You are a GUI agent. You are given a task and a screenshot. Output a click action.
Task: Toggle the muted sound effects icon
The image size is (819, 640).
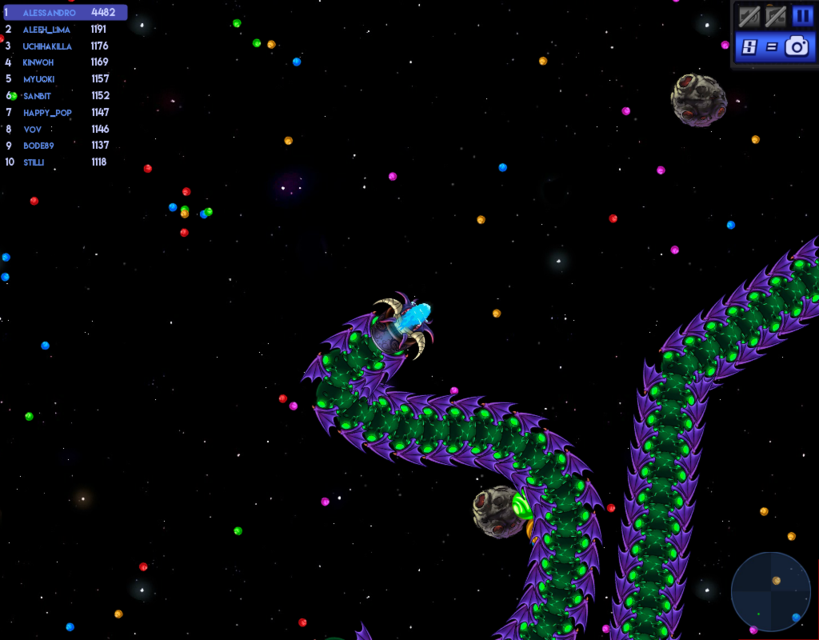(x=749, y=16)
